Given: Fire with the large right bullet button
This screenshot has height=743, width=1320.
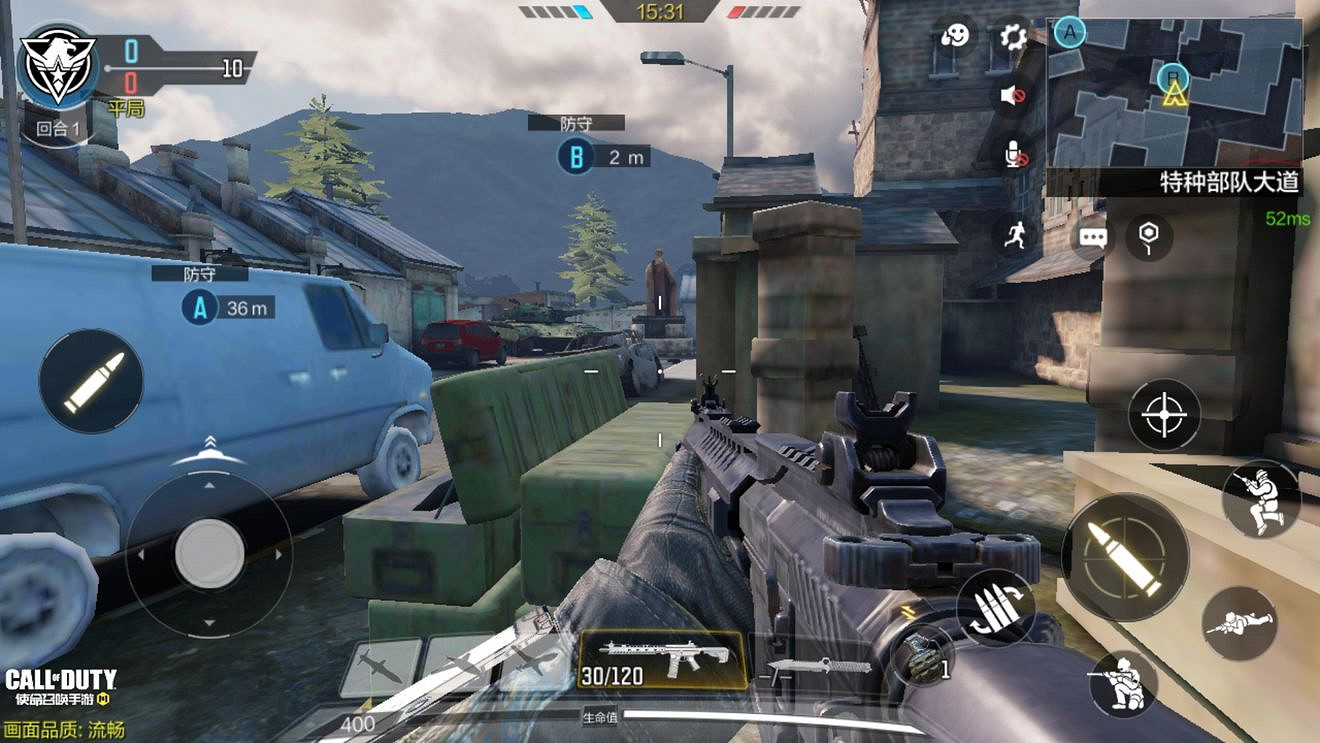Looking at the screenshot, I should point(1125,557).
